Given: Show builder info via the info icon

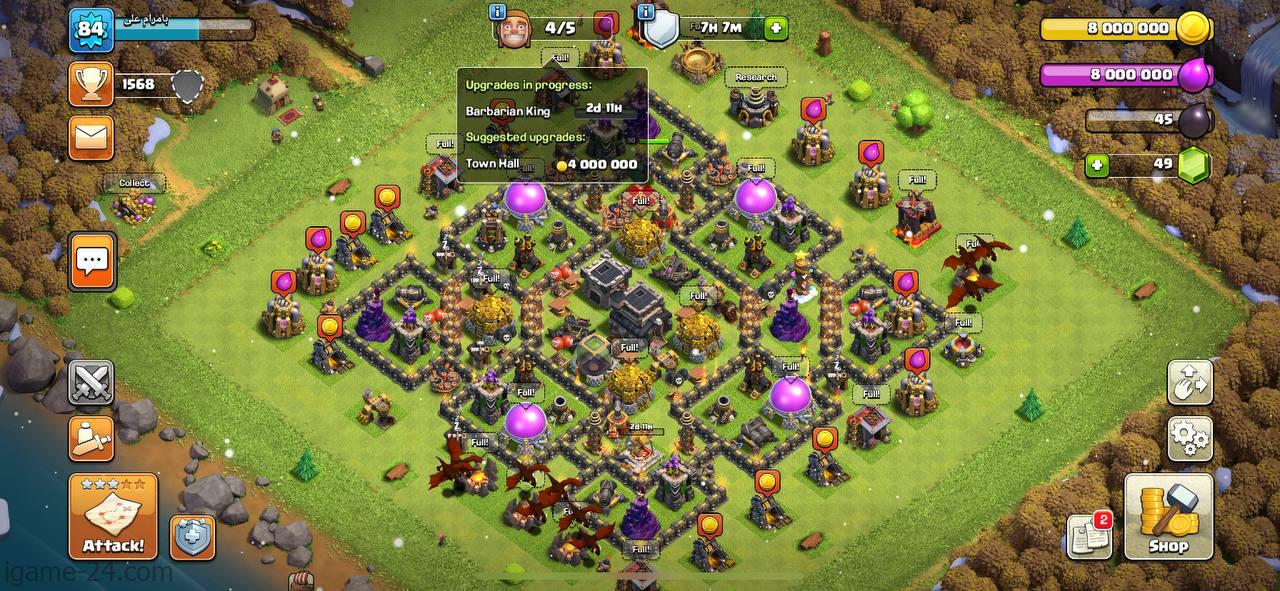Looking at the screenshot, I should click(498, 12).
